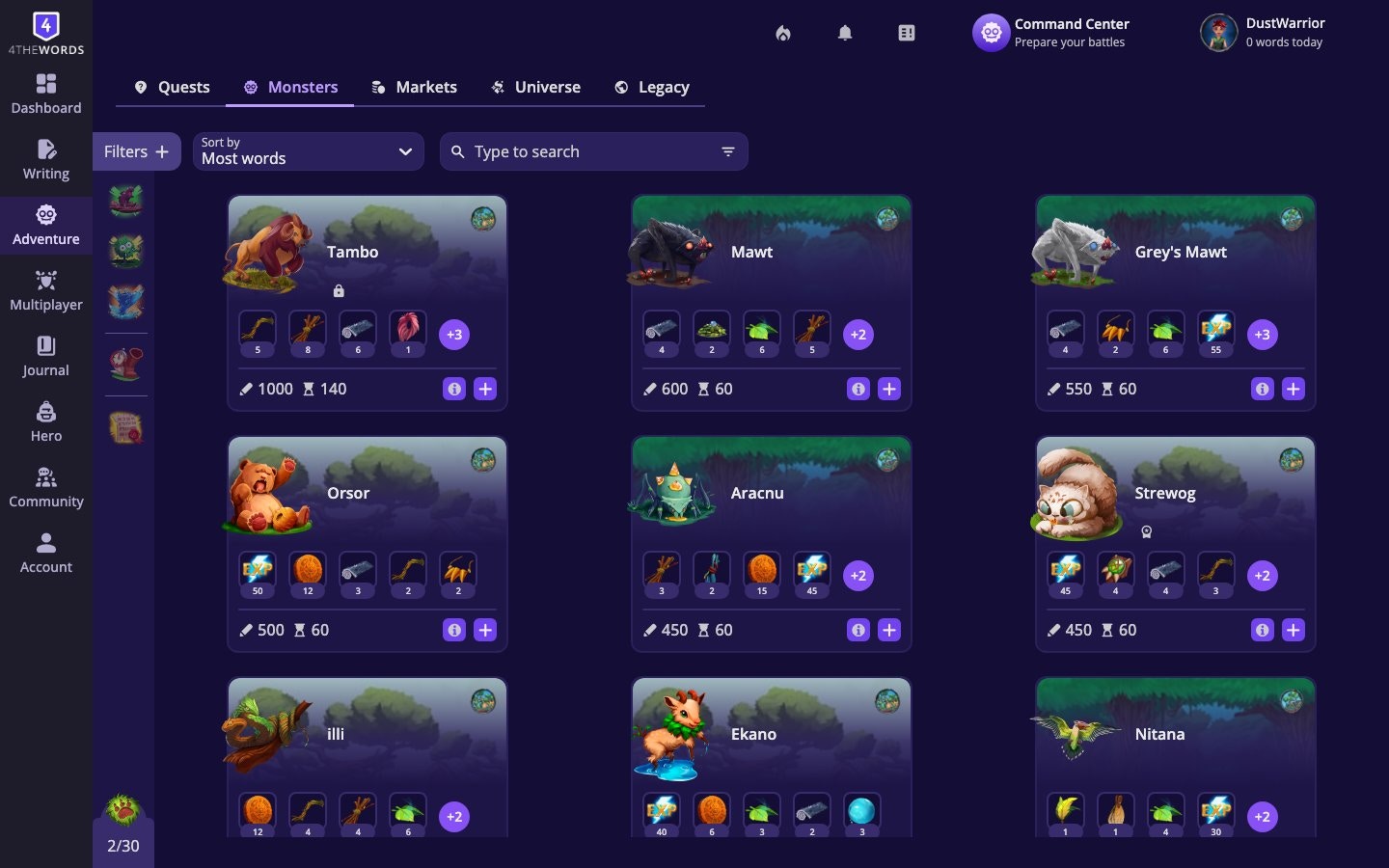Reveal the +2 extra rewards on Mawt's card

(858, 335)
